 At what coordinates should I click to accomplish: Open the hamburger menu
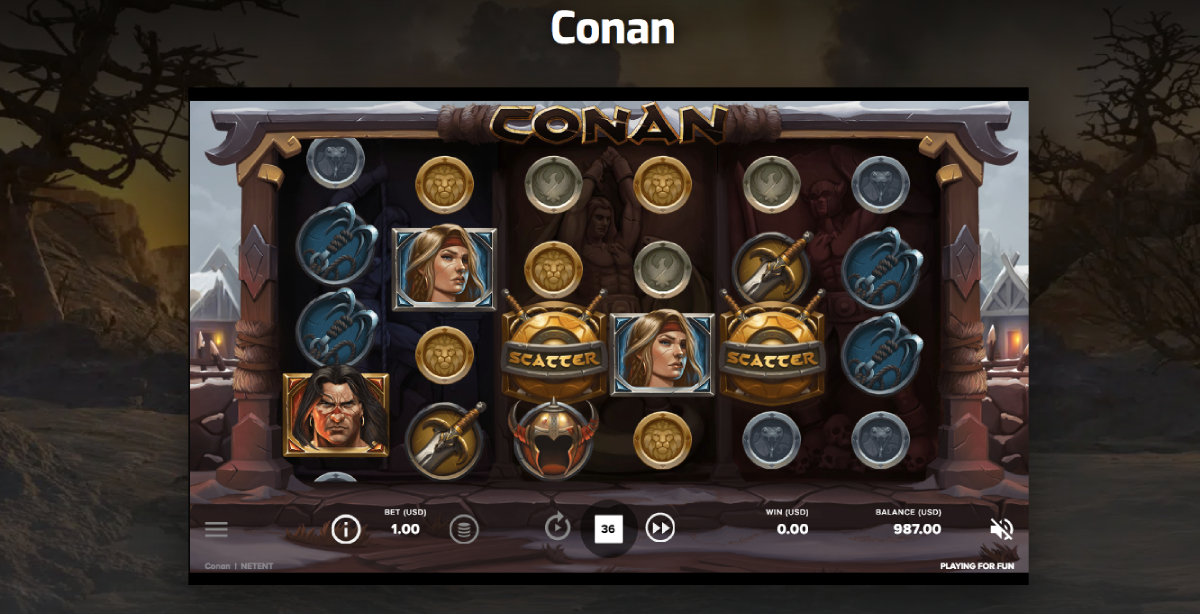point(216,530)
